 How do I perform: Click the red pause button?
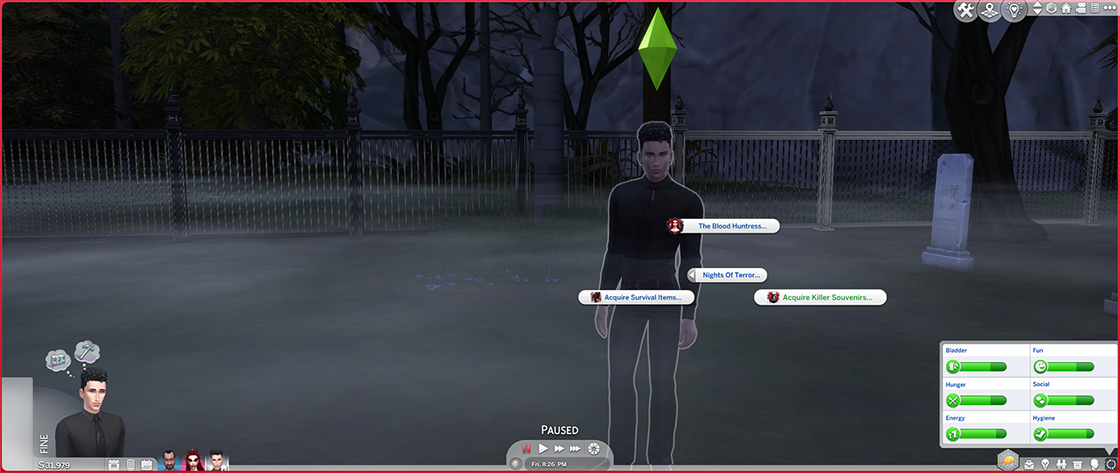526,449
